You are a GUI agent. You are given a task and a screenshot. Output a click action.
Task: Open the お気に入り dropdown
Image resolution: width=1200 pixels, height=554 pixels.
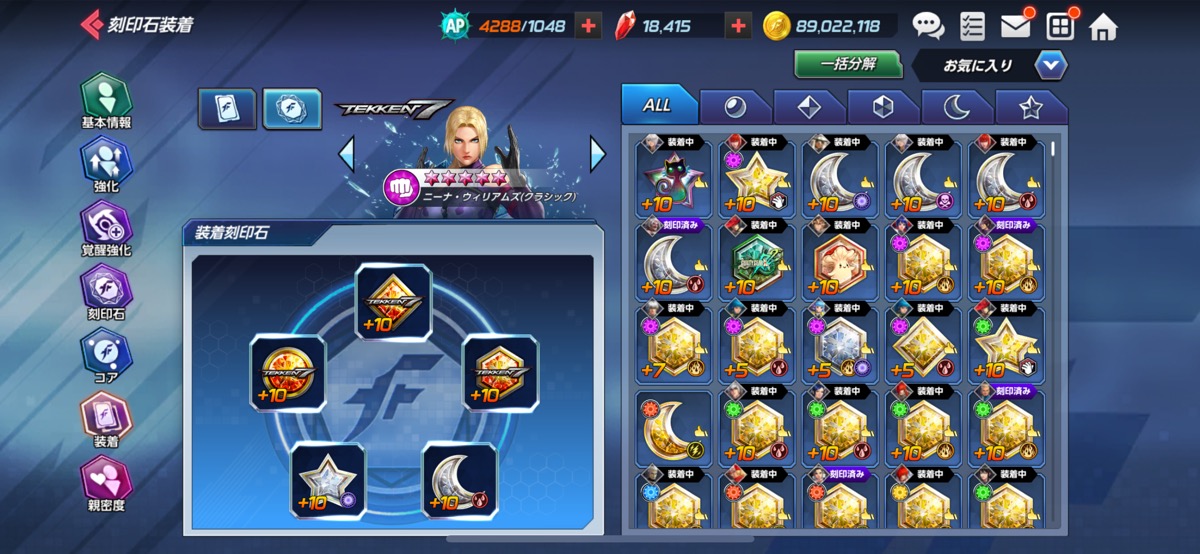(x=1051, y=66)
